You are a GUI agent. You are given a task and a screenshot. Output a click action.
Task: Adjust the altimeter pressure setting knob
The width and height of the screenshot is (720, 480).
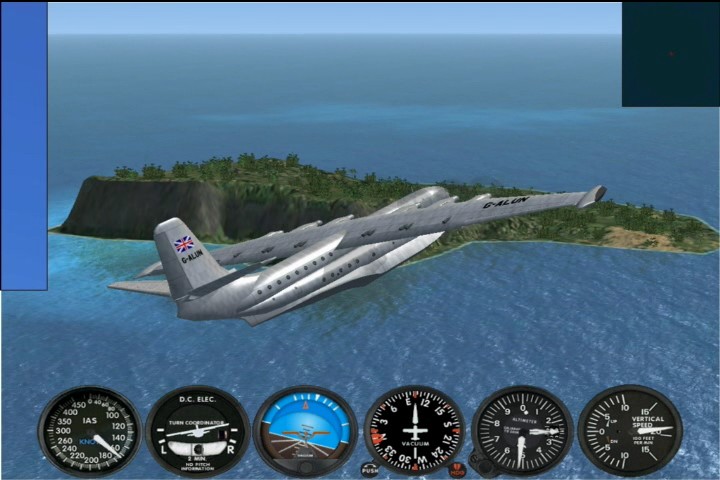click(481, 466)
